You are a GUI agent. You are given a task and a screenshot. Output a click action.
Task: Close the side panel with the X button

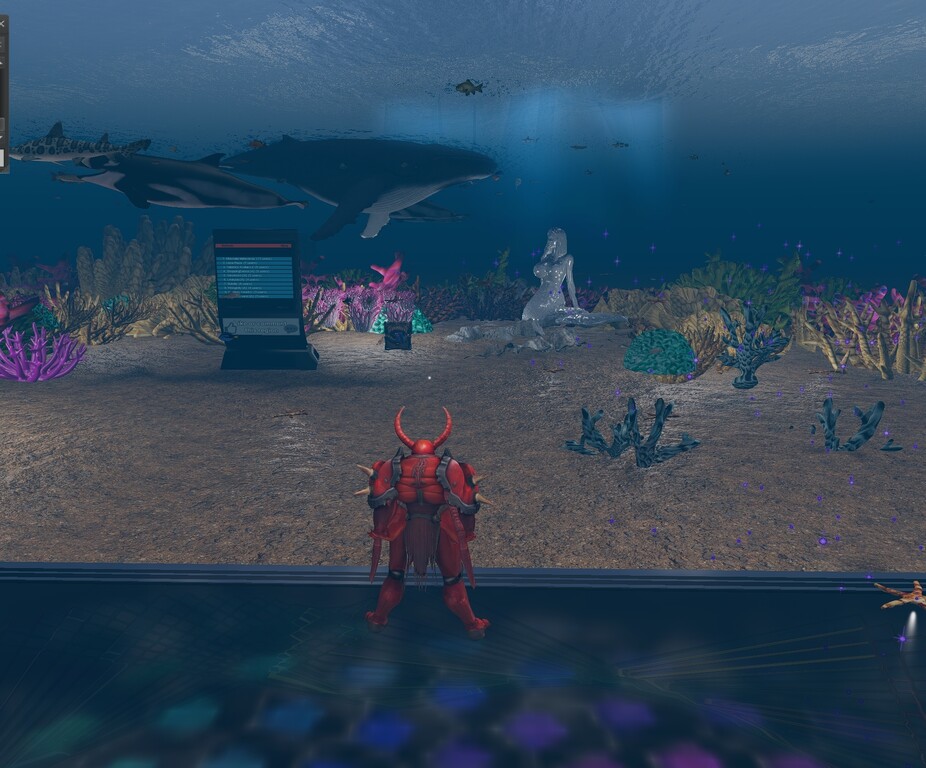[x=2, y=22]
